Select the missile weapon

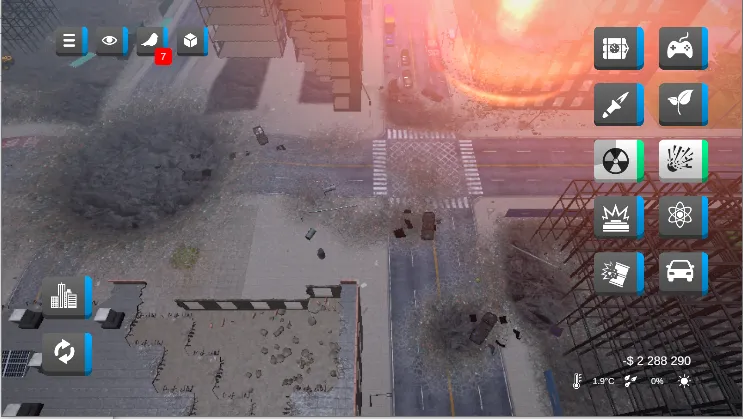(x=616, y=104)
